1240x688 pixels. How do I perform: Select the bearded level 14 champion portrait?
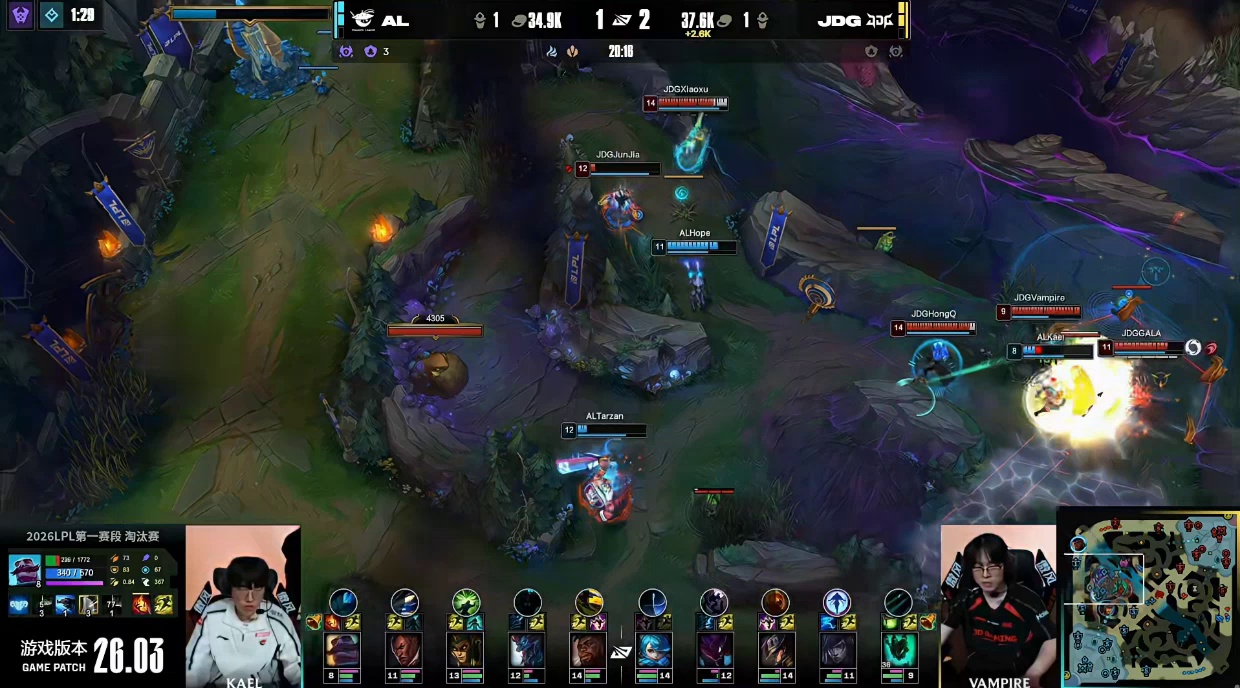[x=589, y=649]
